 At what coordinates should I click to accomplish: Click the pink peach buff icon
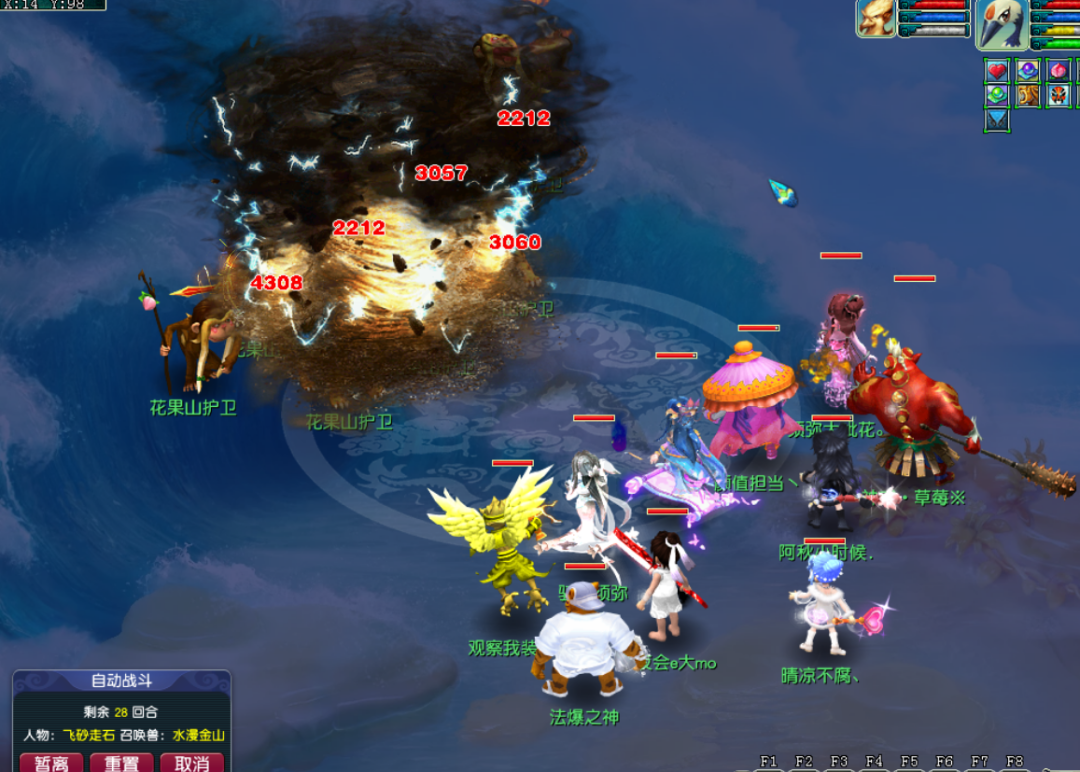(1058, 71)
